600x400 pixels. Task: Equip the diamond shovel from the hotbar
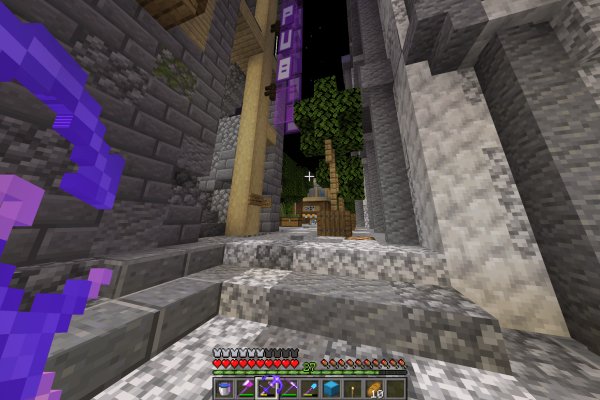click(x=310, y=388)
